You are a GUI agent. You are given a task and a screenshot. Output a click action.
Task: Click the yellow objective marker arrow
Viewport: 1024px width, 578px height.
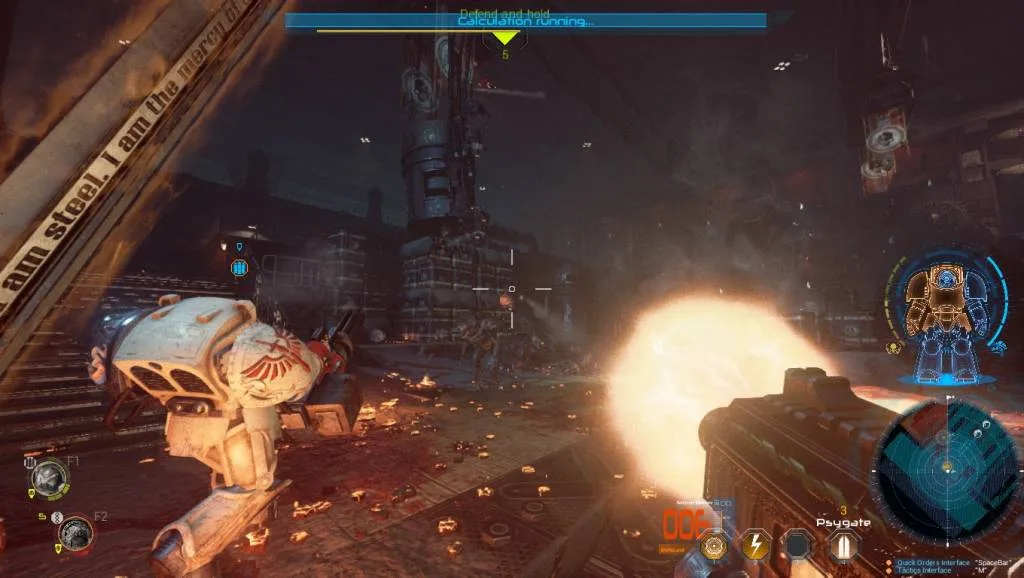(505, 39)
